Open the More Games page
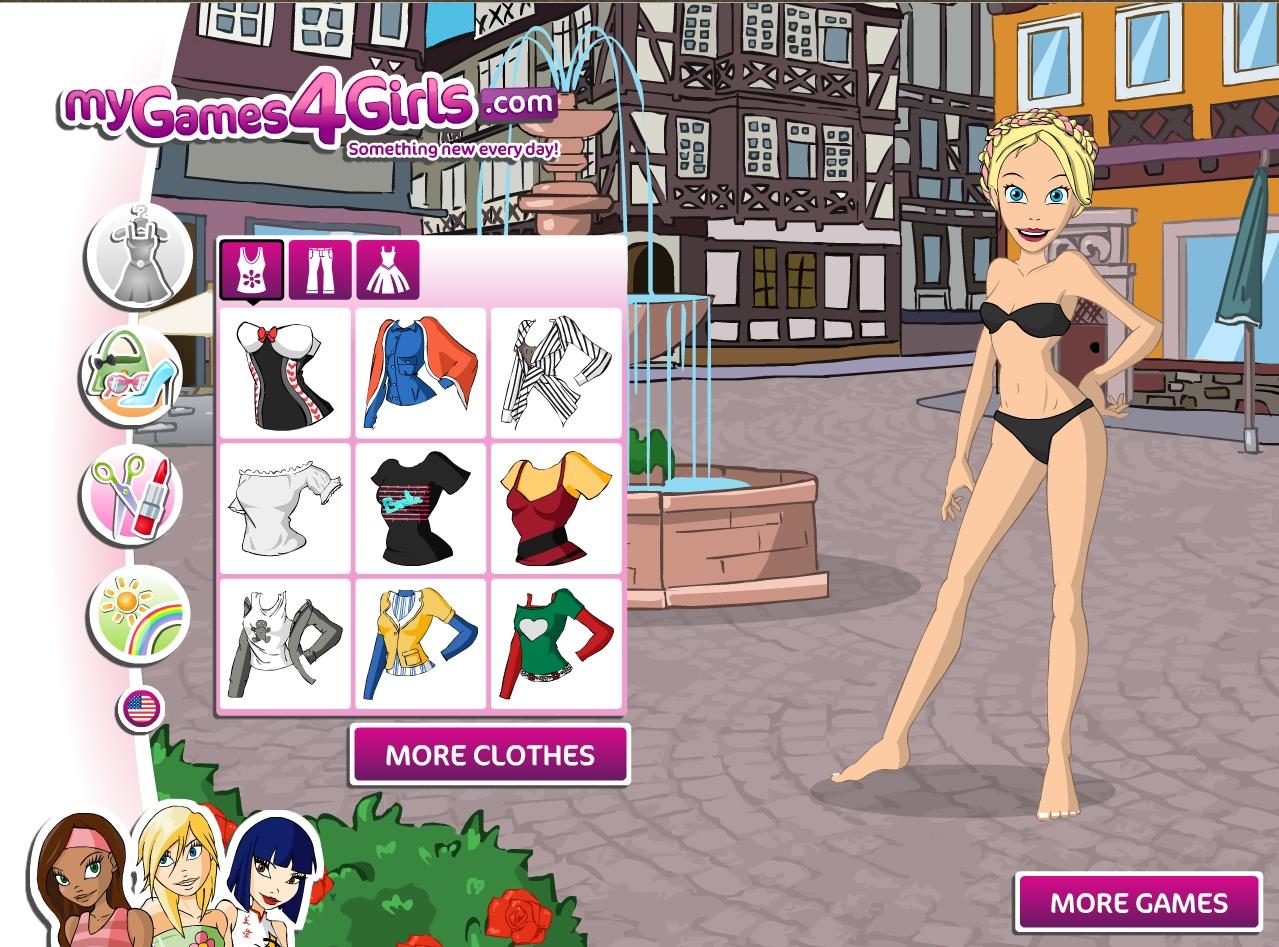The width and height of the screenshot is (1279, 947). pyautogui.click(x=1138, y=903)
